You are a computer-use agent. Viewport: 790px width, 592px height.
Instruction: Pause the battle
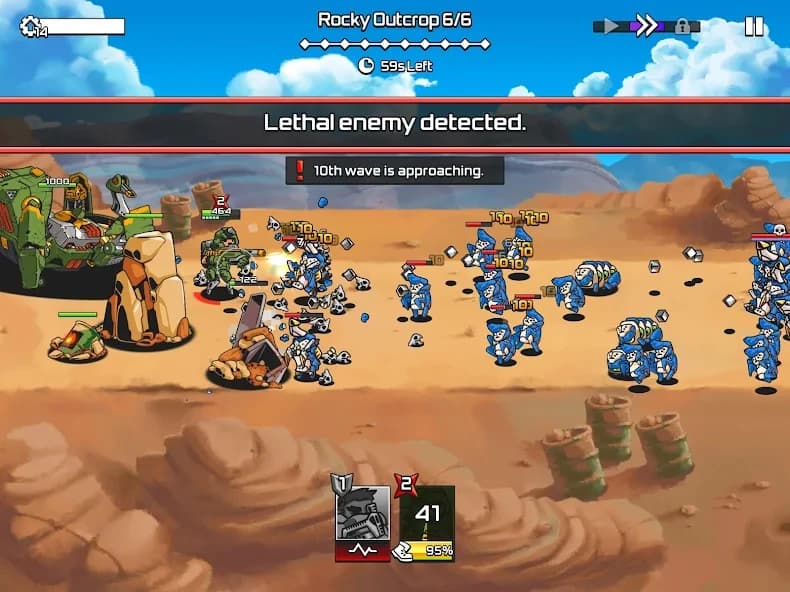[754, 26]
